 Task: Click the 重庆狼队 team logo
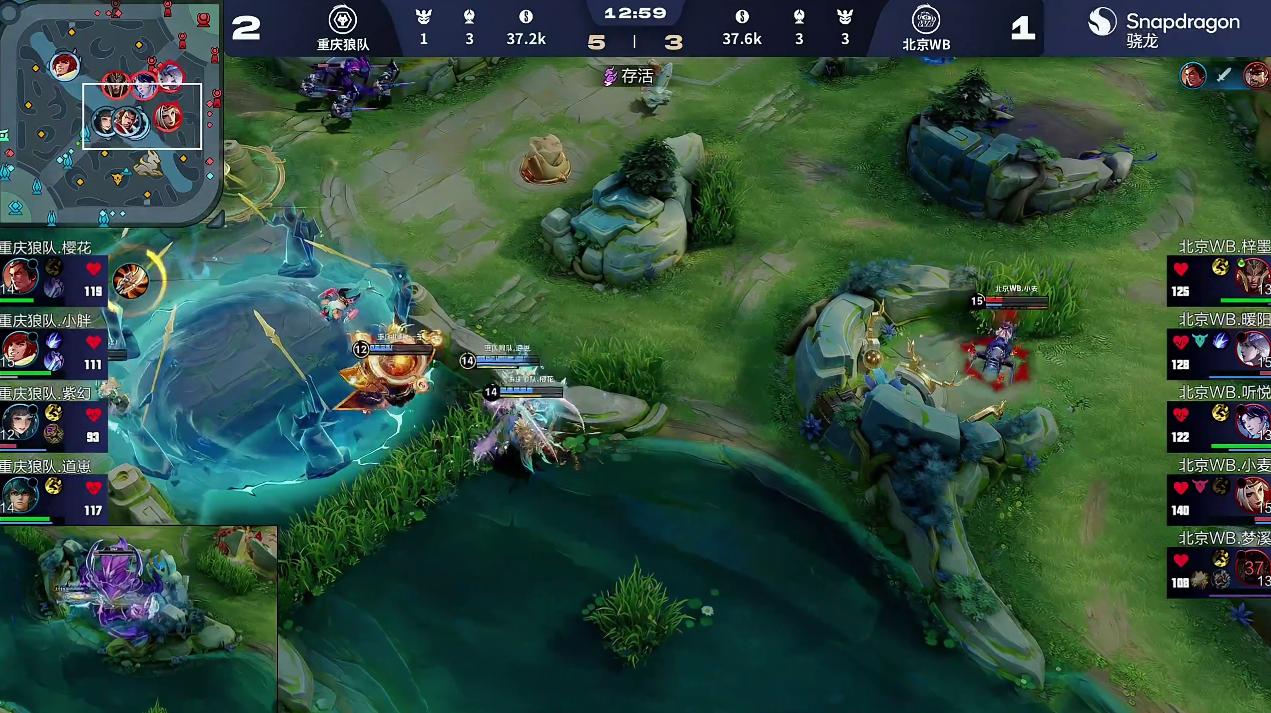tap(343, 19)
